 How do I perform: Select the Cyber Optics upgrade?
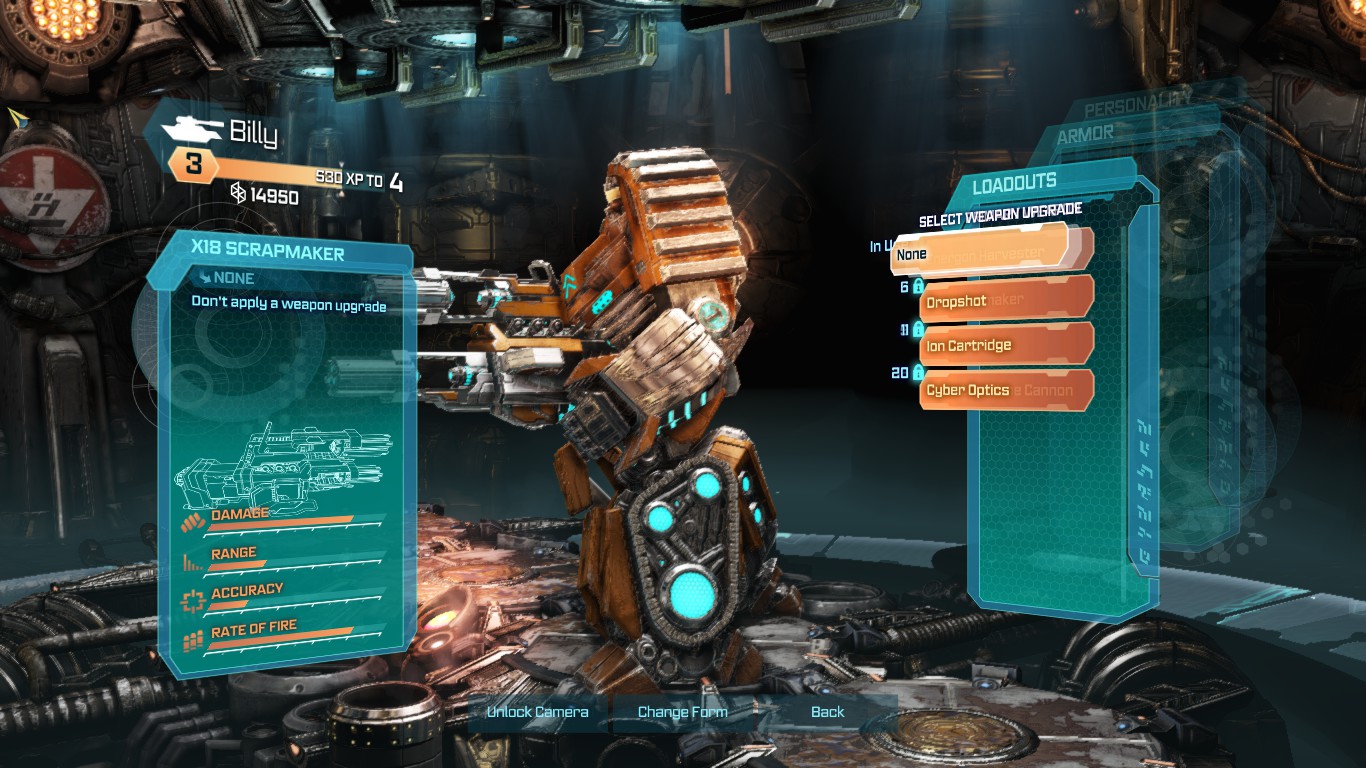click(x=1005, y=390)
